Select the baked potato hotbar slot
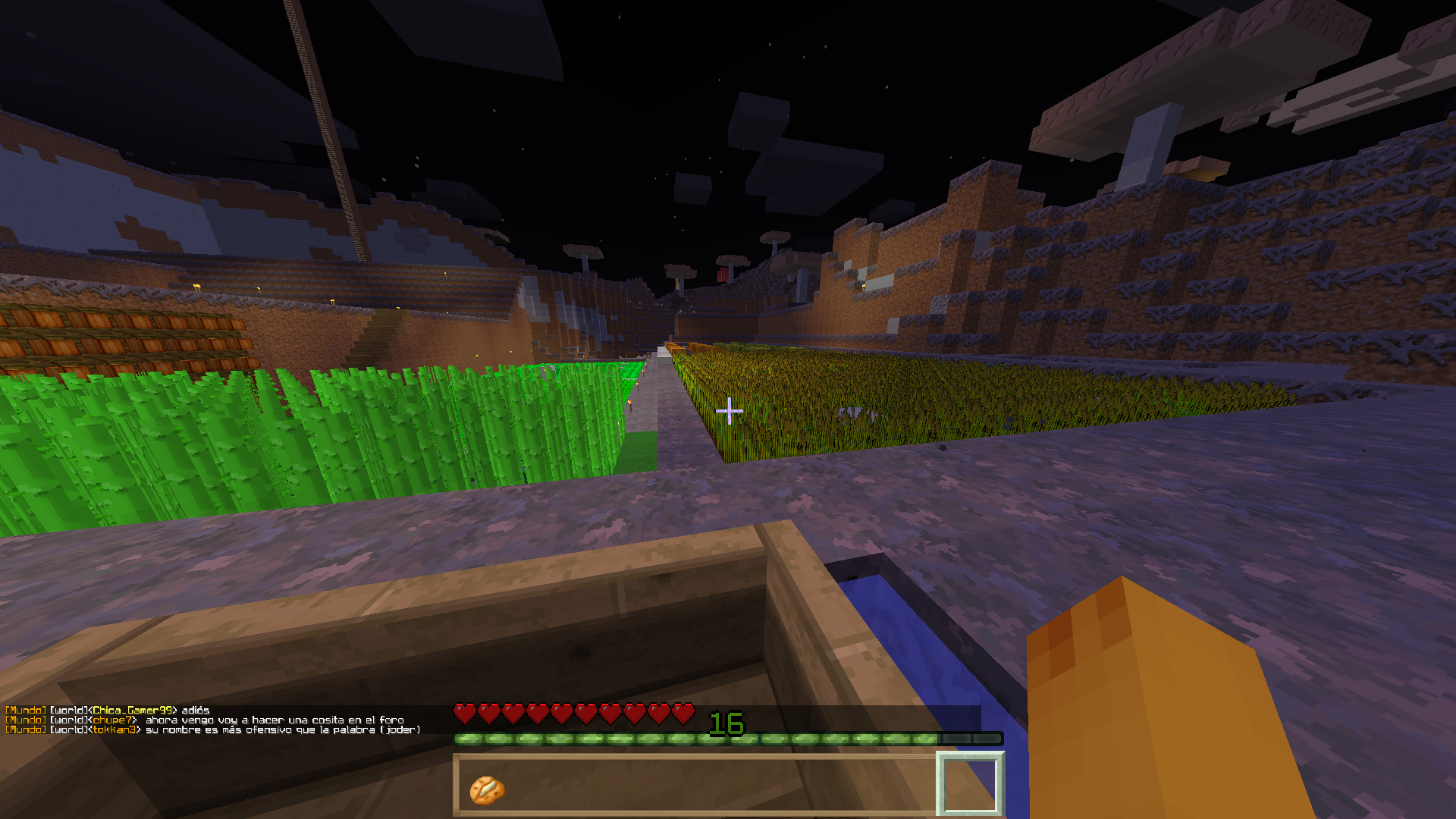This screenshot has height=819, width=1456. click(486, 789)
